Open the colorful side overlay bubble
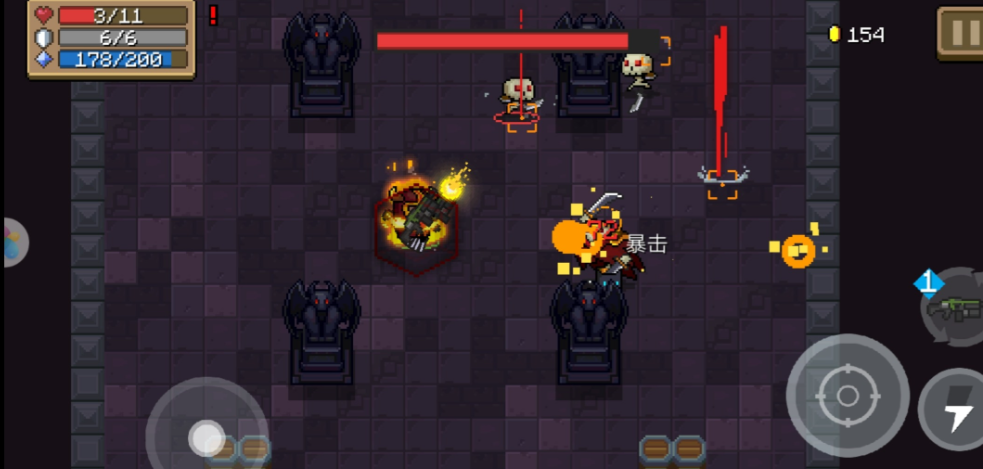 pyautogui.click(x=12, y=242)
